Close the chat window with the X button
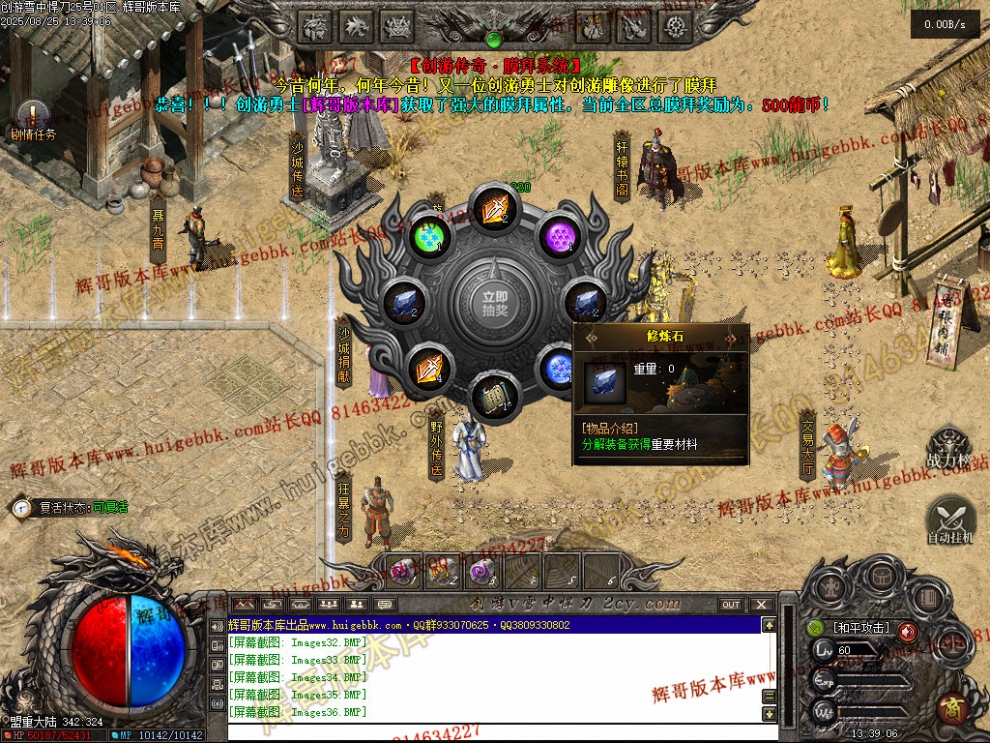Screen dimensions: 990x743 point(762,605)
